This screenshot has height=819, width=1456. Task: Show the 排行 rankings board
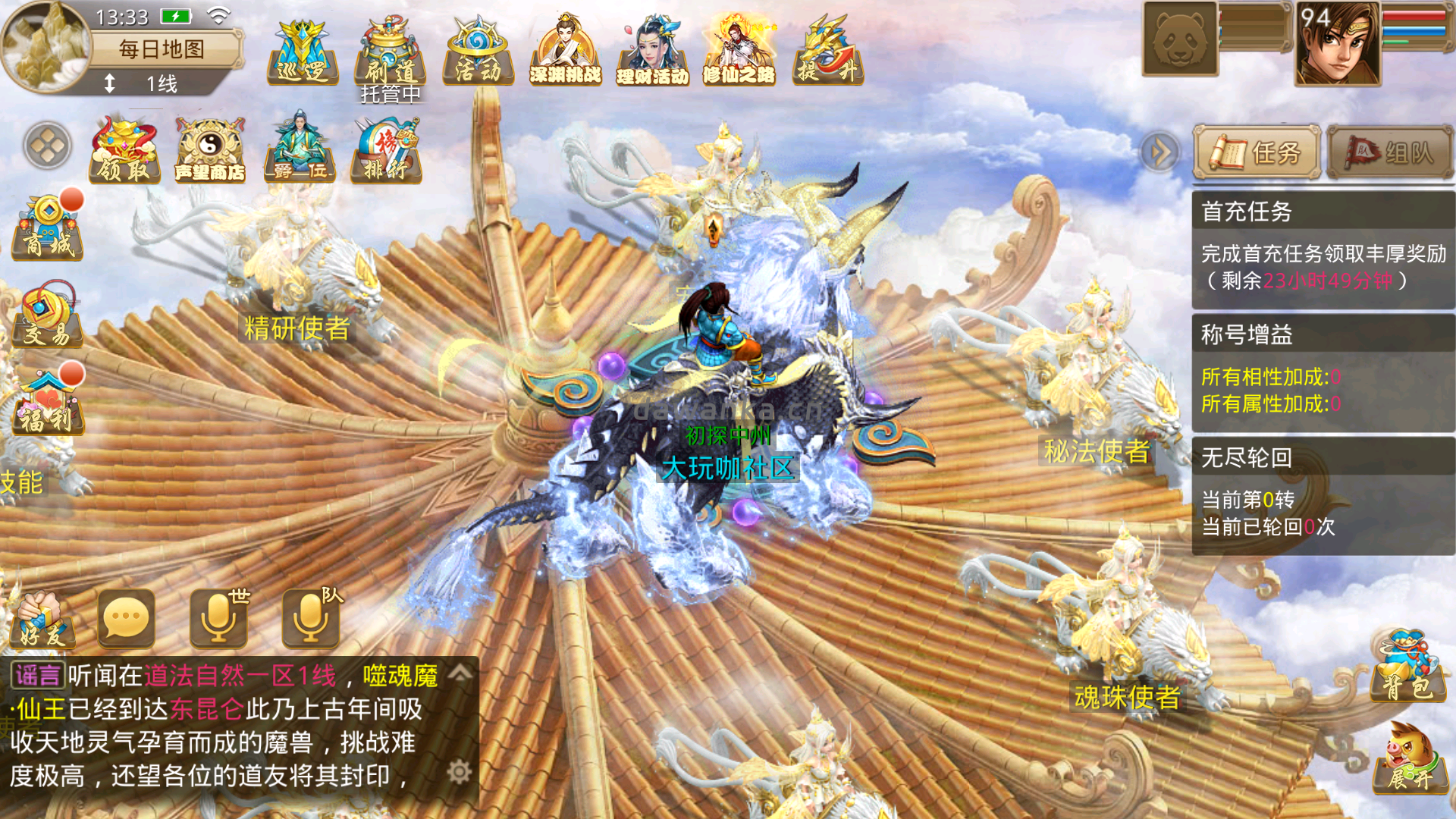(x=386, y=150)
